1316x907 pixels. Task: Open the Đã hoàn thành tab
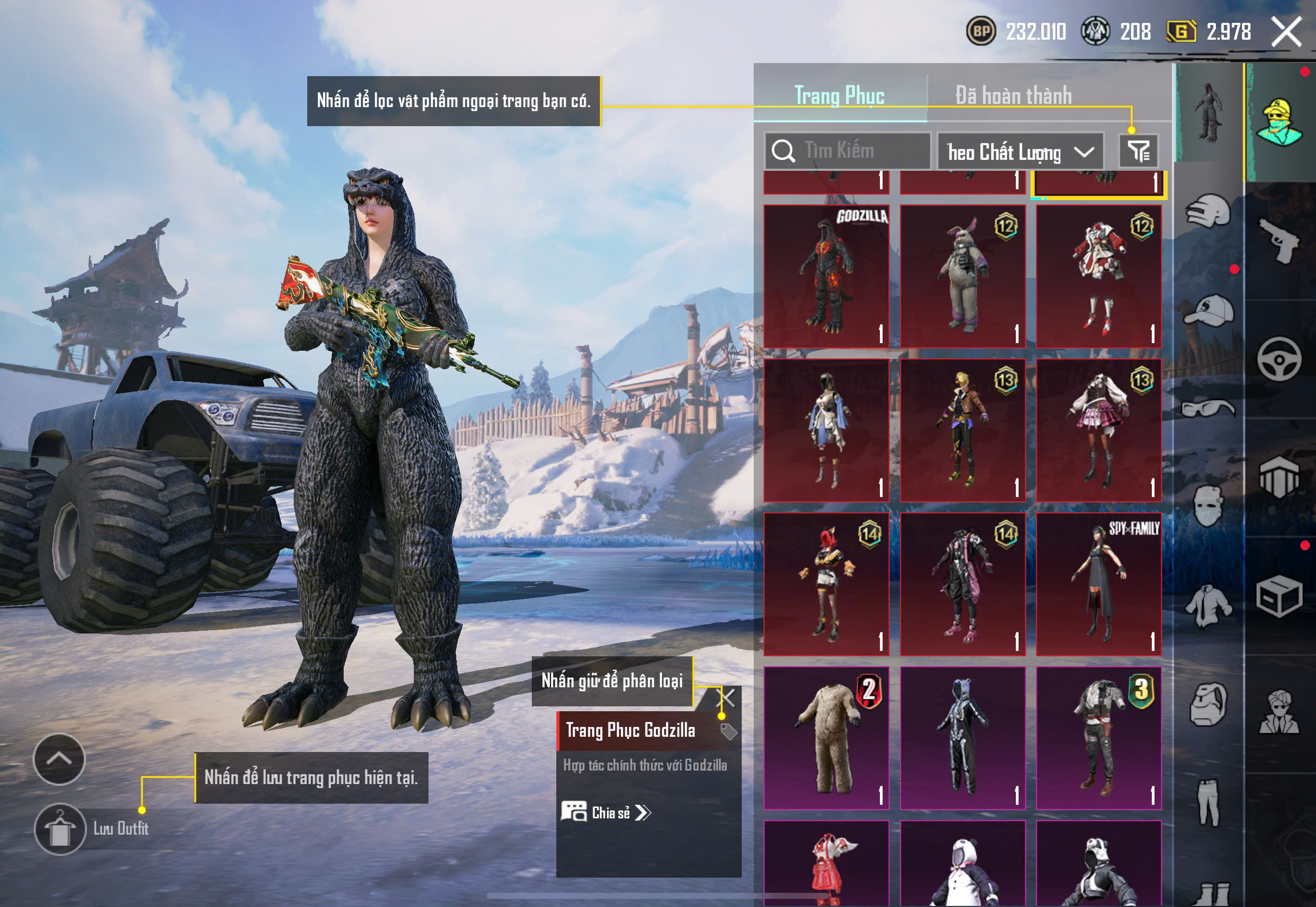(x=1013, y=95)
